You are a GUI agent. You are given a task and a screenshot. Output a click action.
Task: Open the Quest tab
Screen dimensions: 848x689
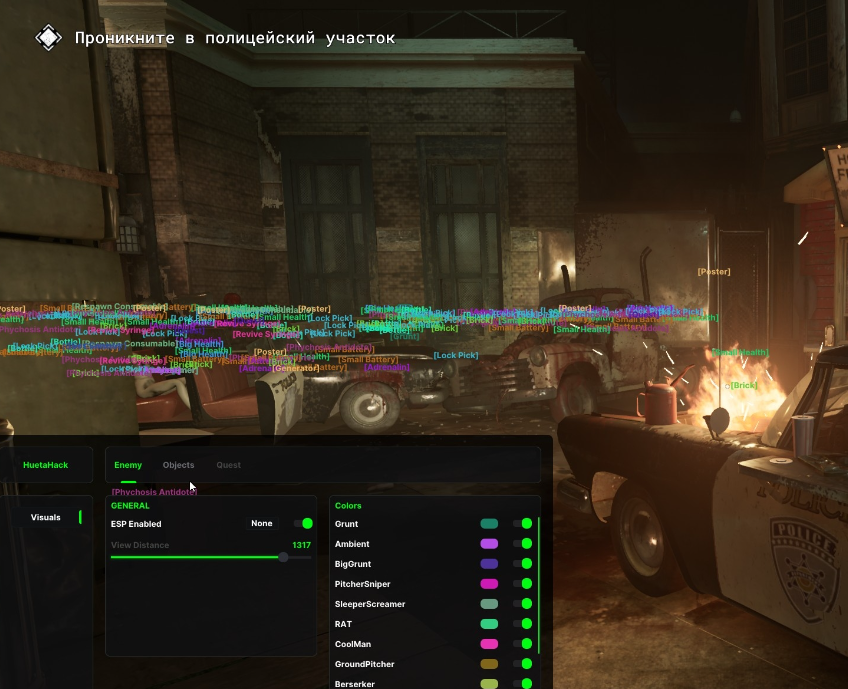228,465
